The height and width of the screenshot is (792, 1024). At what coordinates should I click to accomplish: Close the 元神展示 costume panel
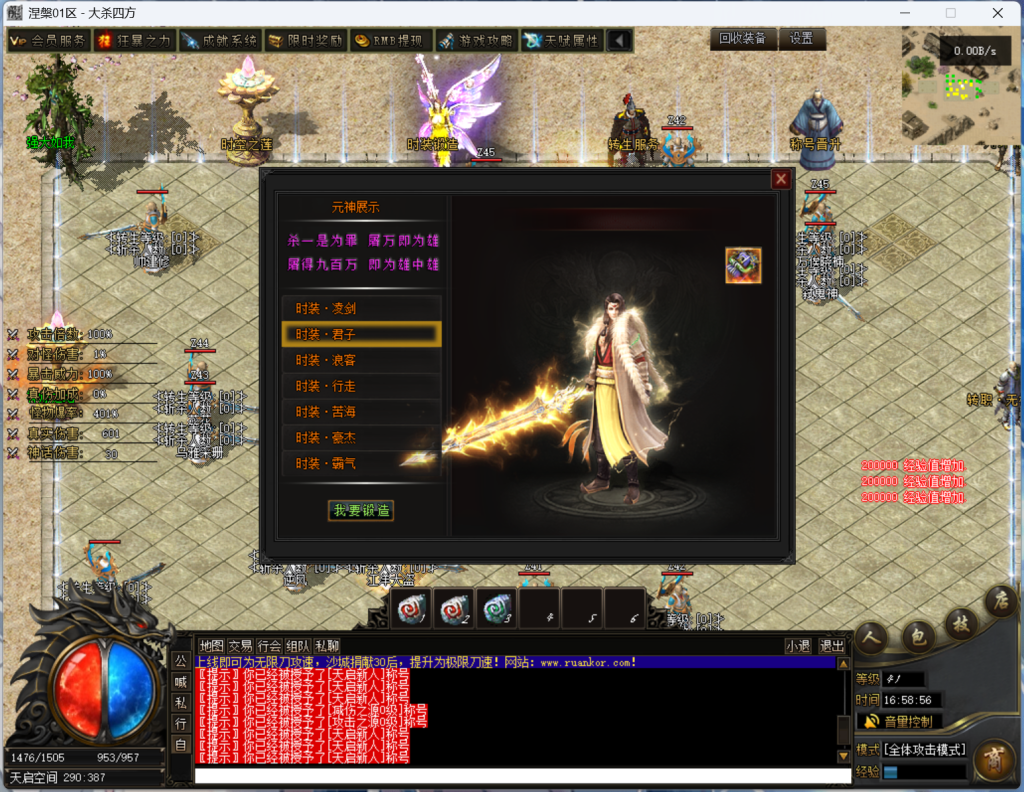coord(781,179)
